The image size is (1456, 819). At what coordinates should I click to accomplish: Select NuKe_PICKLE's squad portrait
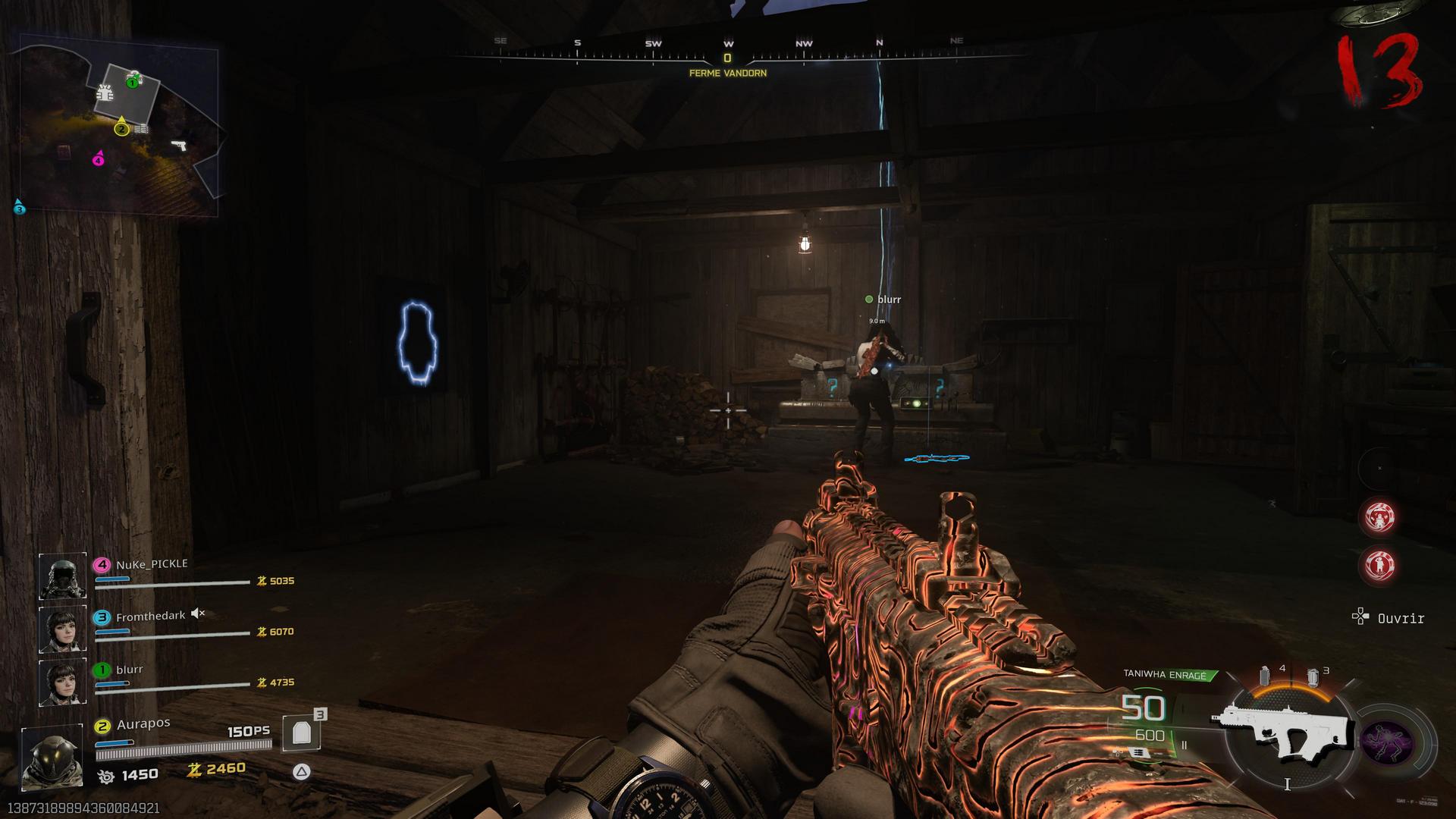point(62,576)
